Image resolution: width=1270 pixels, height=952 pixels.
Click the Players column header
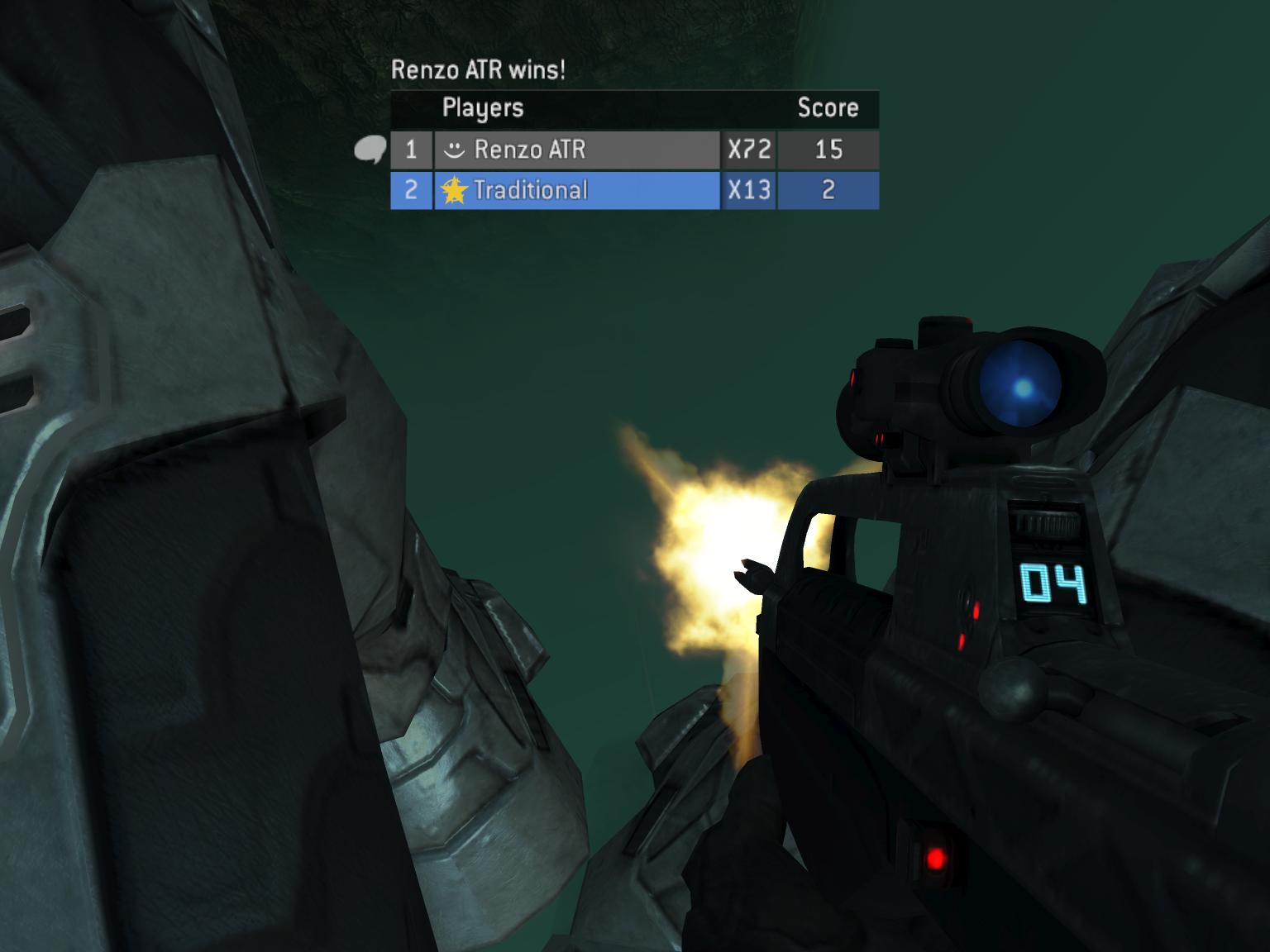coord(483,107)
